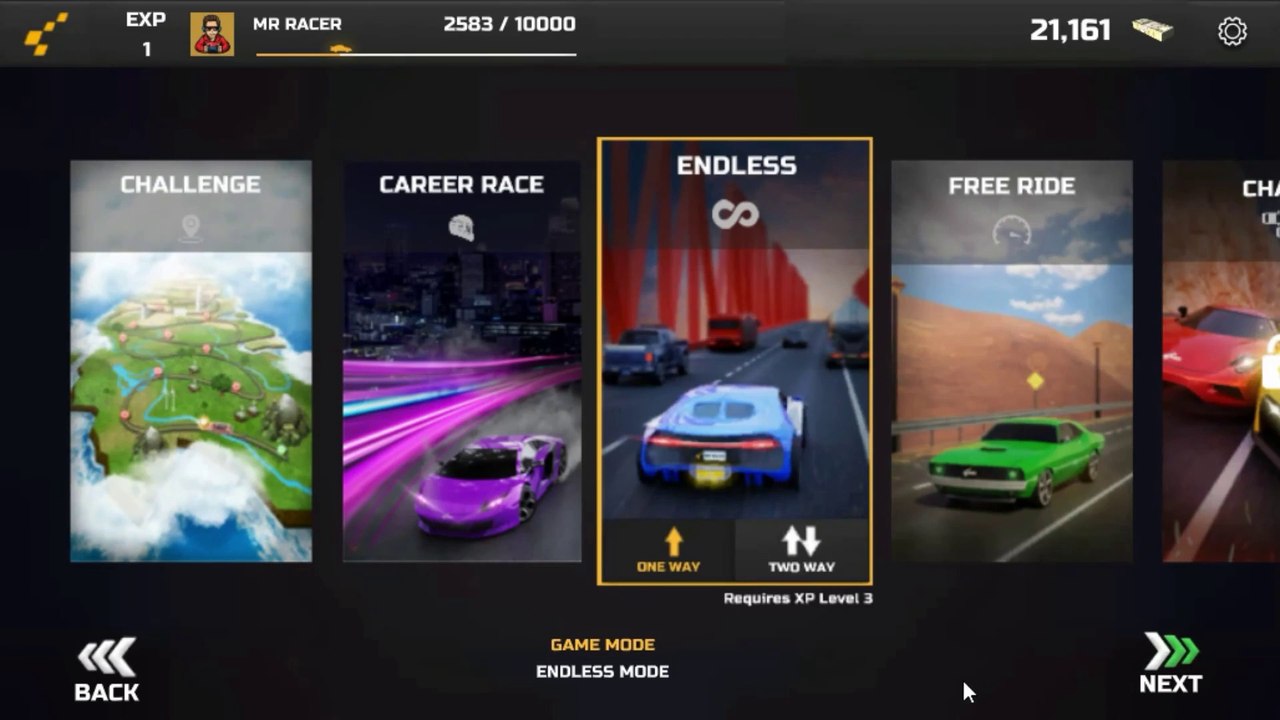Viewport: 1280px width, 720px height.
Task: Pick the Free Ride mode card
Action: point(1011,361)
